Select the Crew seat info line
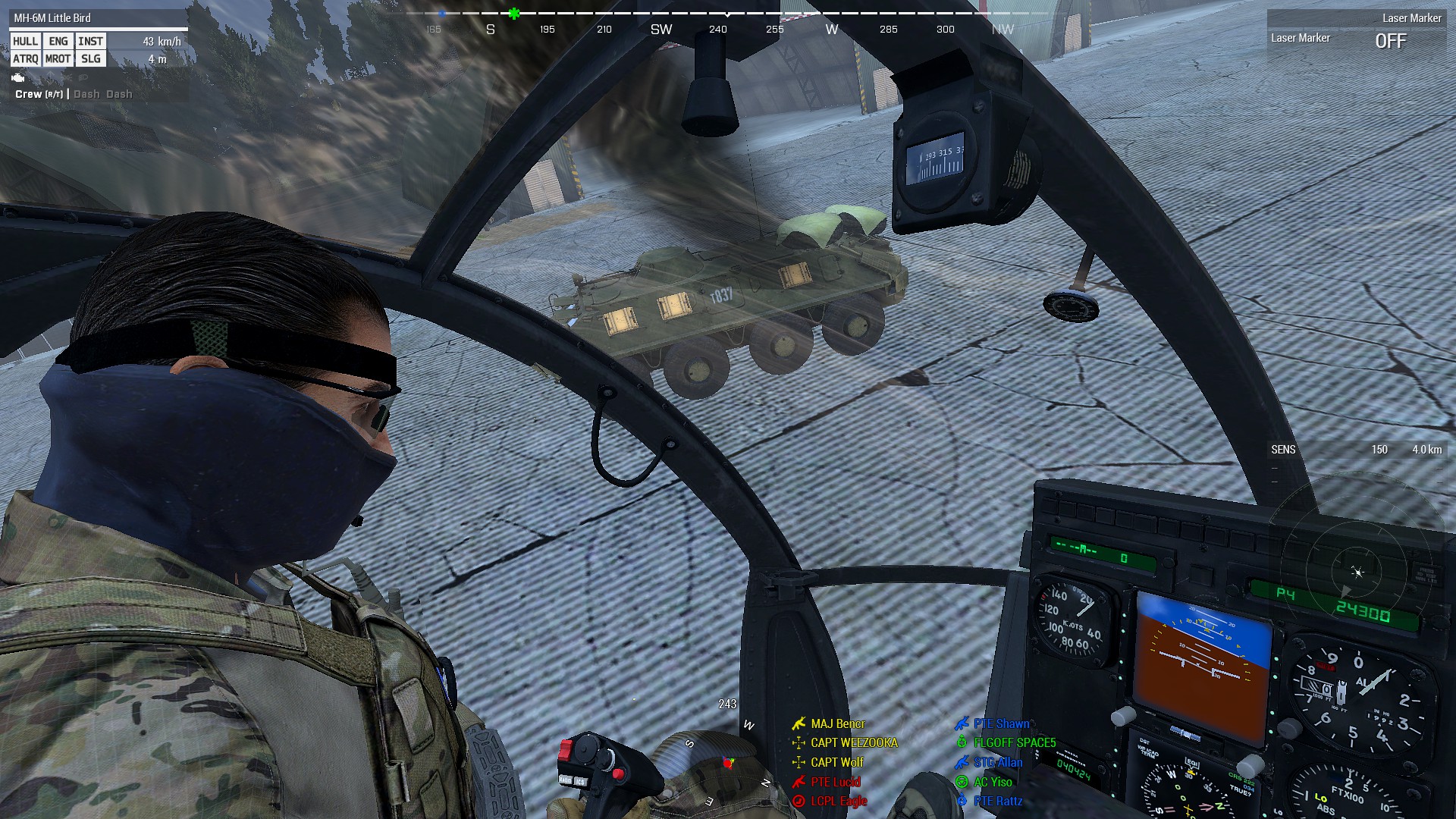This screenshot has width=1456, height=819. [x=74, y=94]
